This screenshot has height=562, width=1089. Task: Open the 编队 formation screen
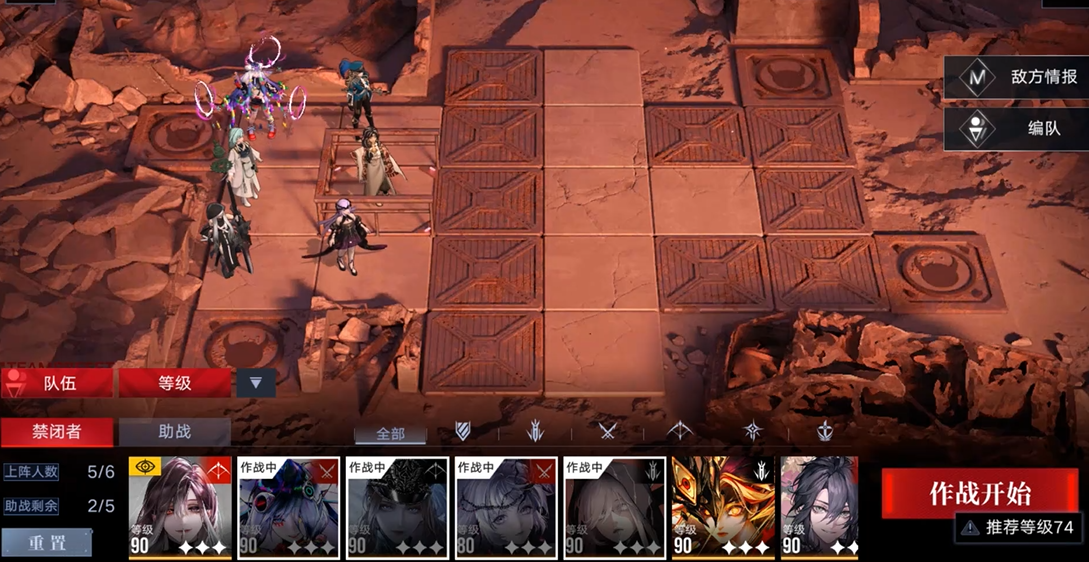tap(1015, 129)
